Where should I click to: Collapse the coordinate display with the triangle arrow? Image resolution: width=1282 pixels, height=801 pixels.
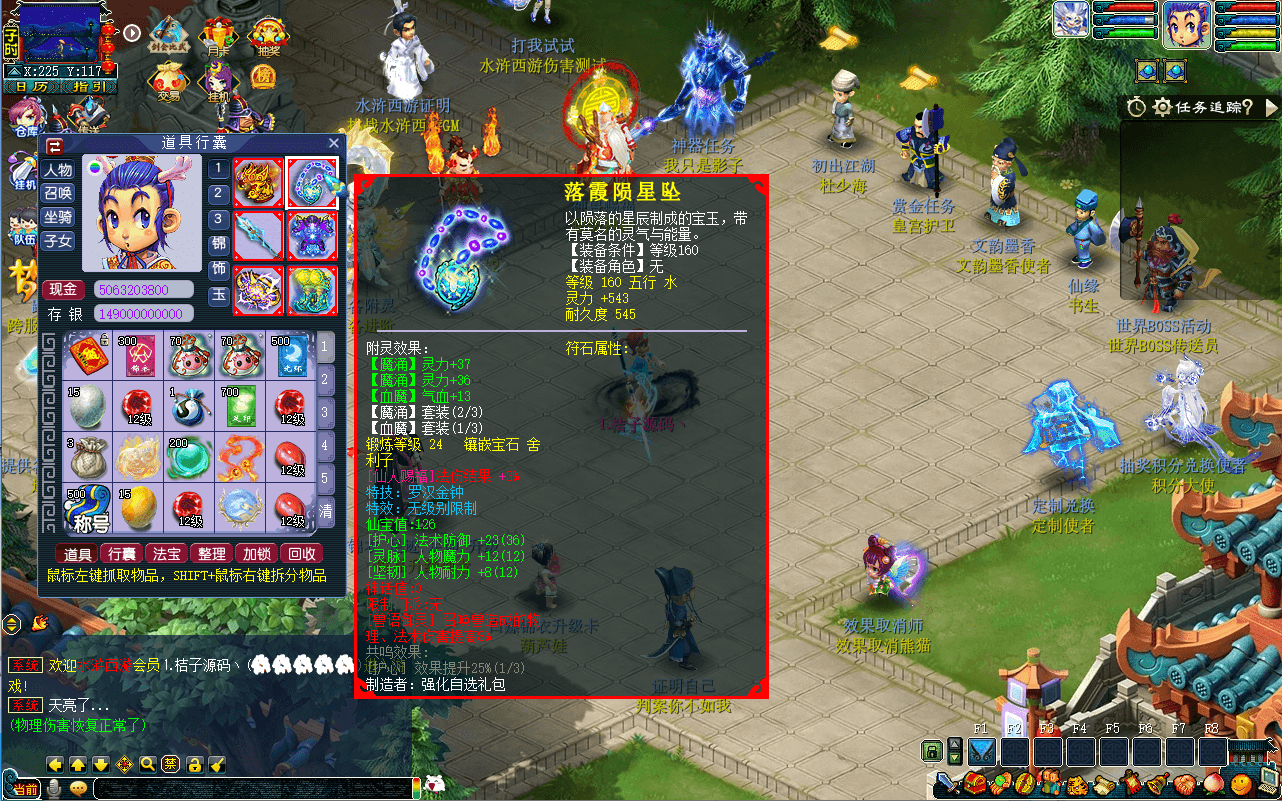14,71
